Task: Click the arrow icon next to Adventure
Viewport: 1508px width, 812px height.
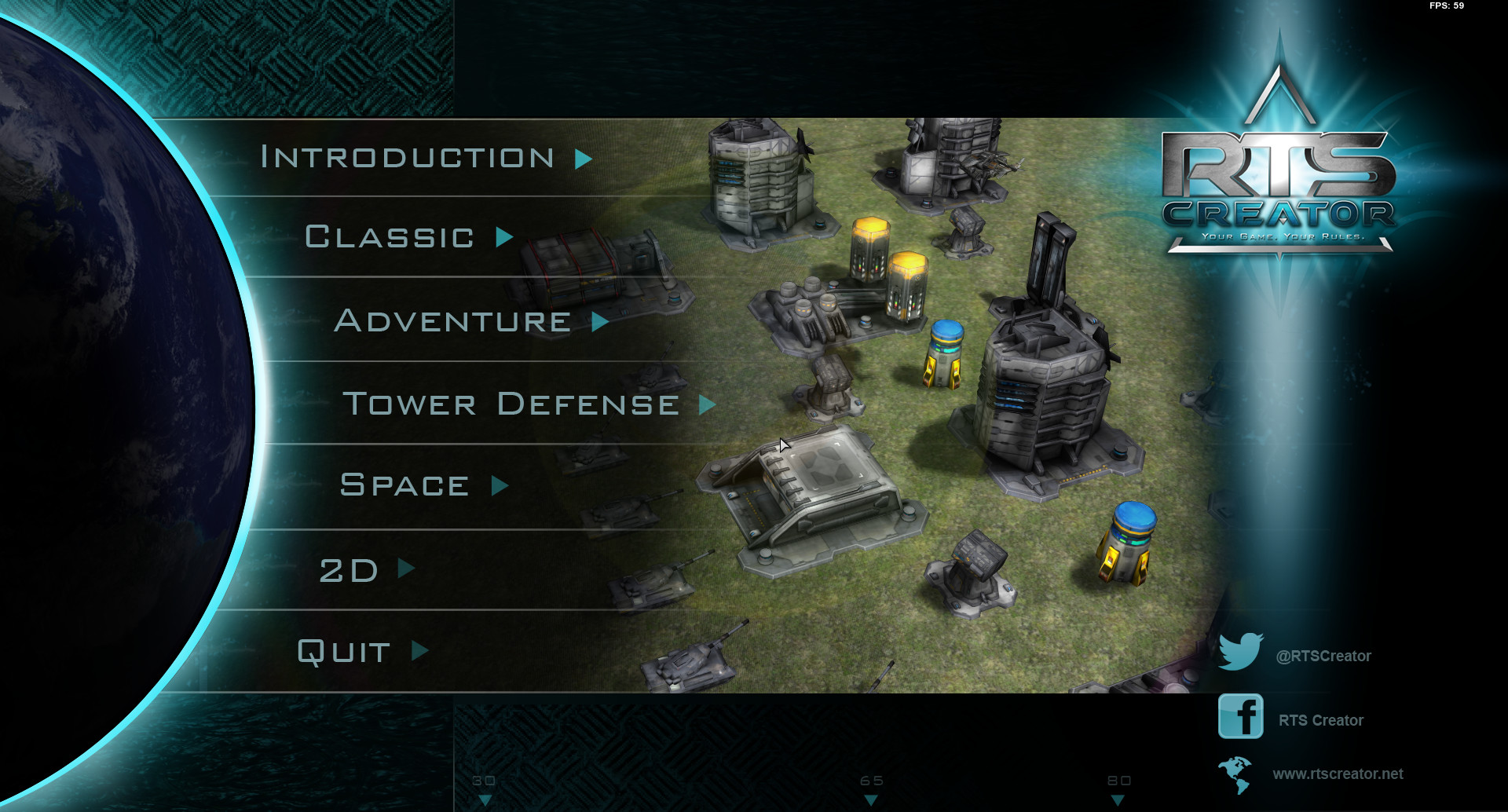Action: point(601,321)
